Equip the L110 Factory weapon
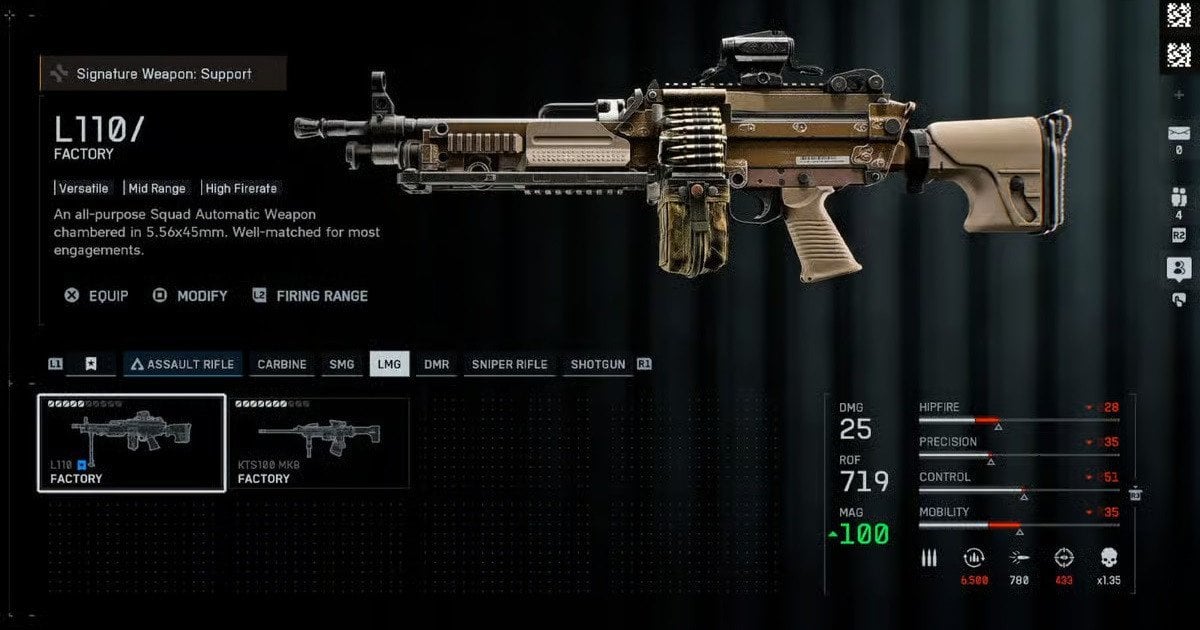The width and height of the screenshot is (1200, 630). tap(97, 296)
